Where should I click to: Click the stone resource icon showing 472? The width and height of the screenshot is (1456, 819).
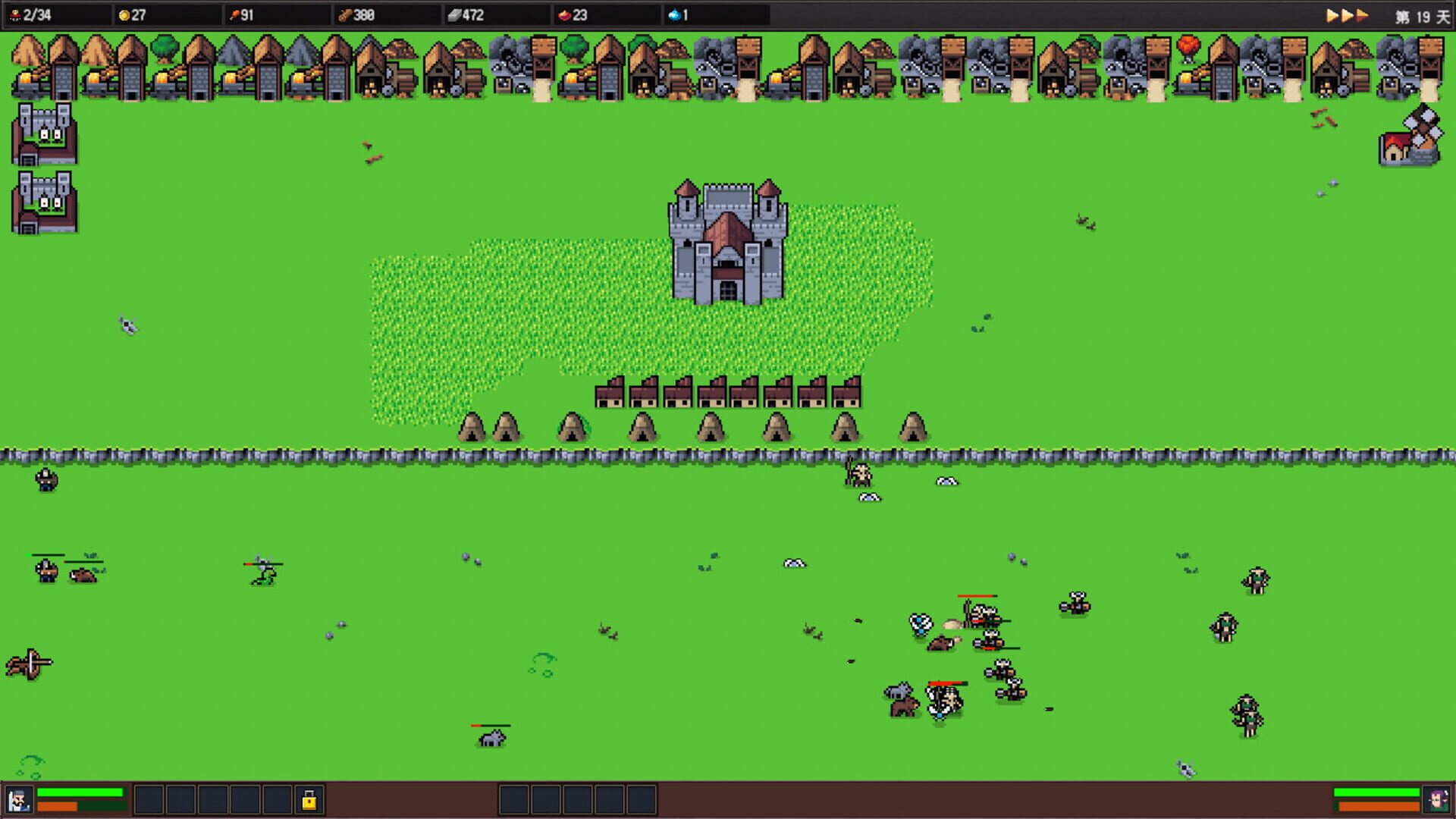point(455,13)
